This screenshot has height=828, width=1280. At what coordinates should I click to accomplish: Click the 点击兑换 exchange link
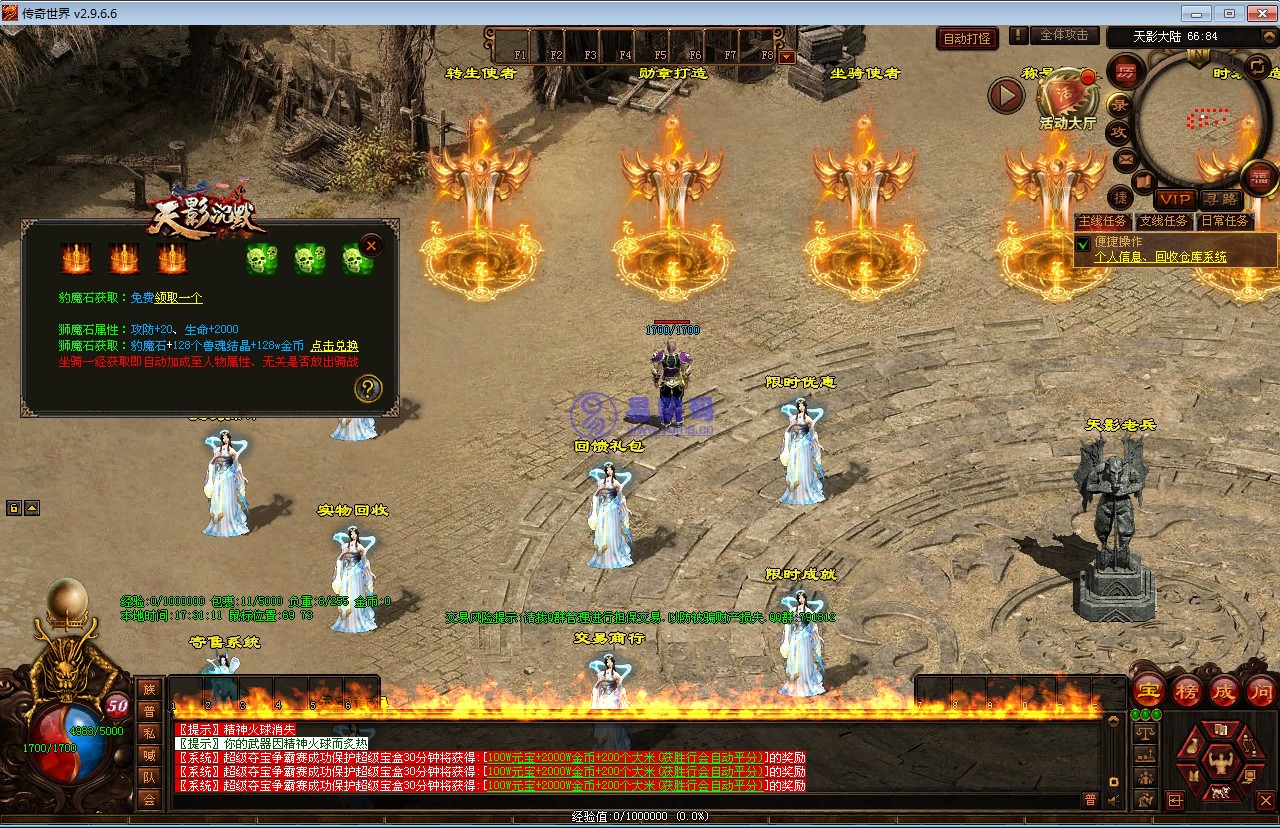[334, 346]
